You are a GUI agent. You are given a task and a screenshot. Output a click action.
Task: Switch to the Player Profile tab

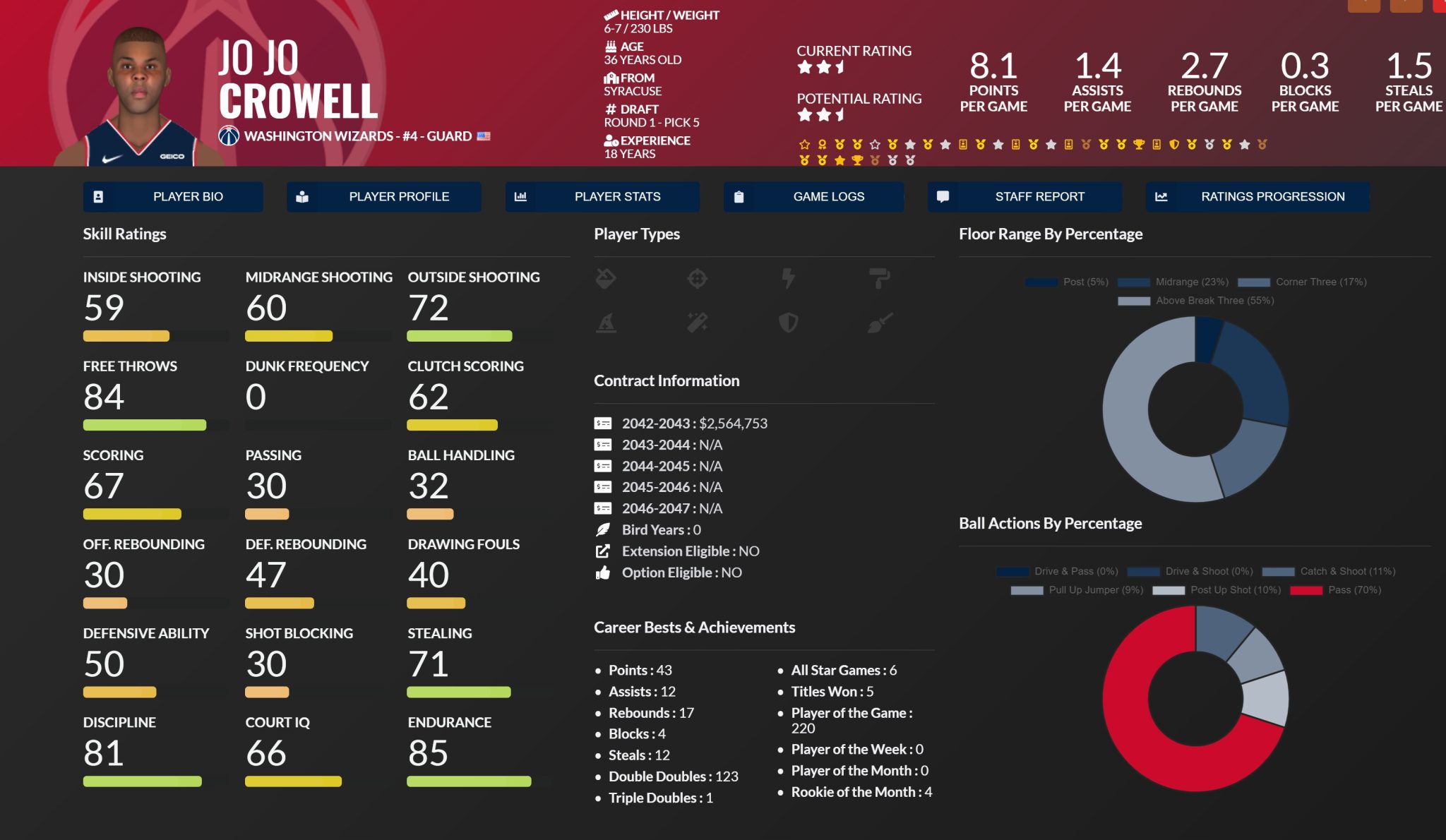[x=384, y=197]
